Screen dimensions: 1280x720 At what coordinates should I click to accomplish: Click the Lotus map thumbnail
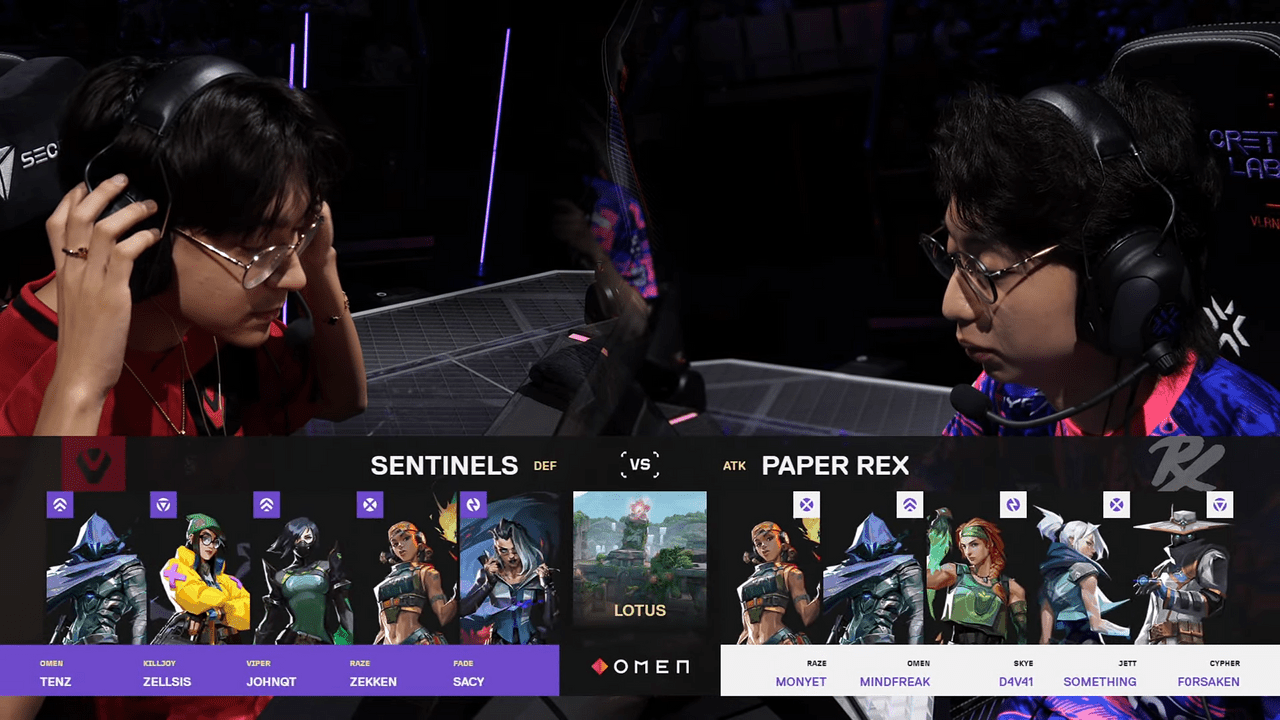tap(640, 555)
